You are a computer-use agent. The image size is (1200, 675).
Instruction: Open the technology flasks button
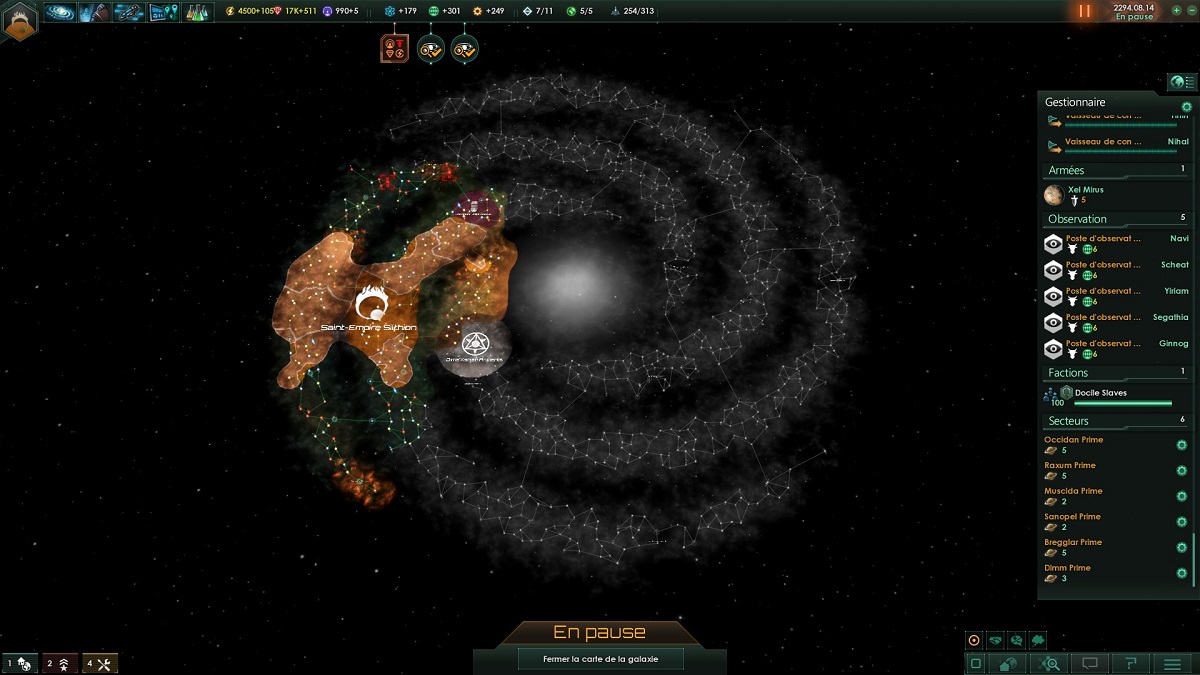point(198,12)
